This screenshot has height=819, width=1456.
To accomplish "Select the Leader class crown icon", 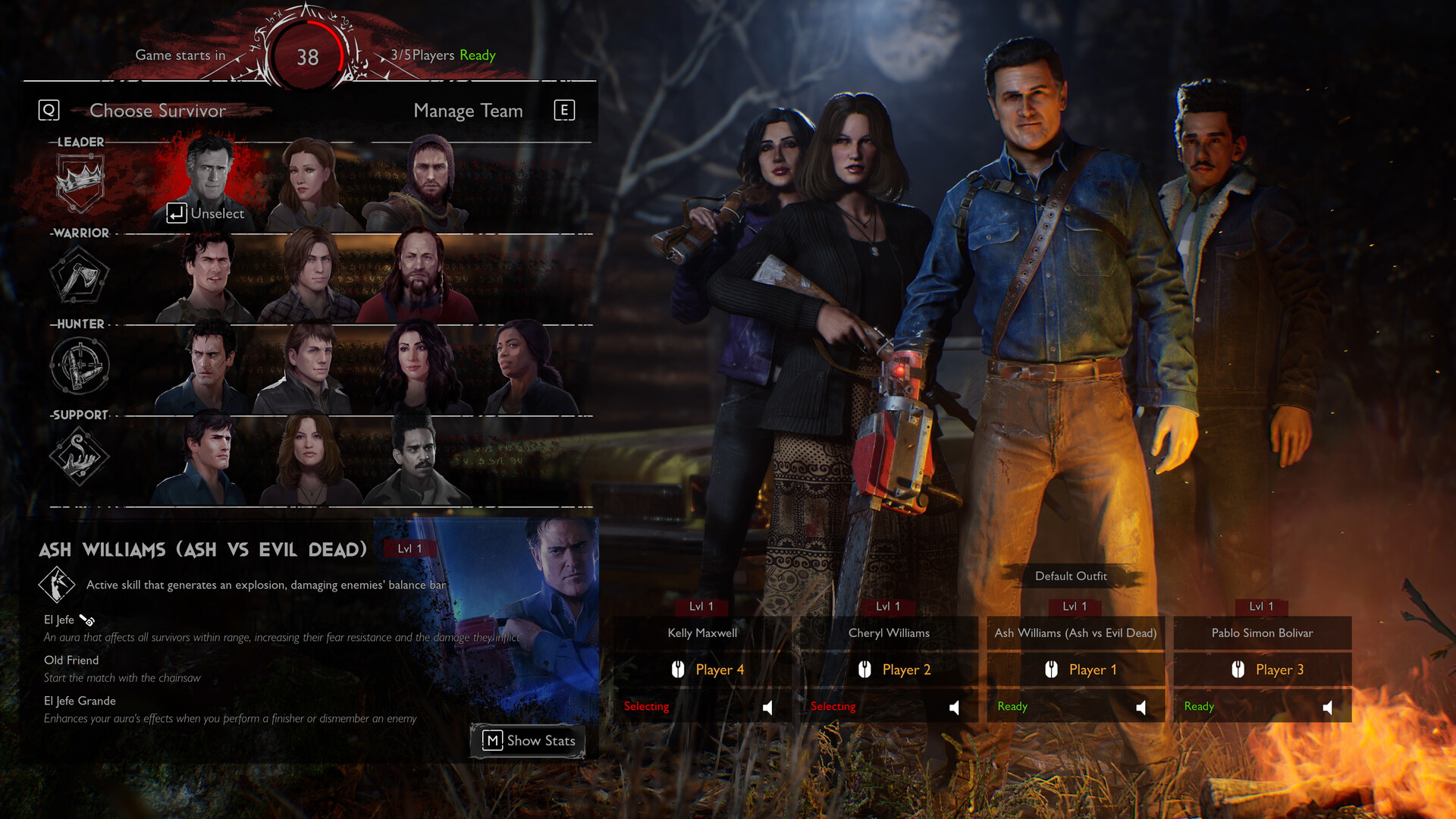I will pyautogui.click(x=78, y=180).
